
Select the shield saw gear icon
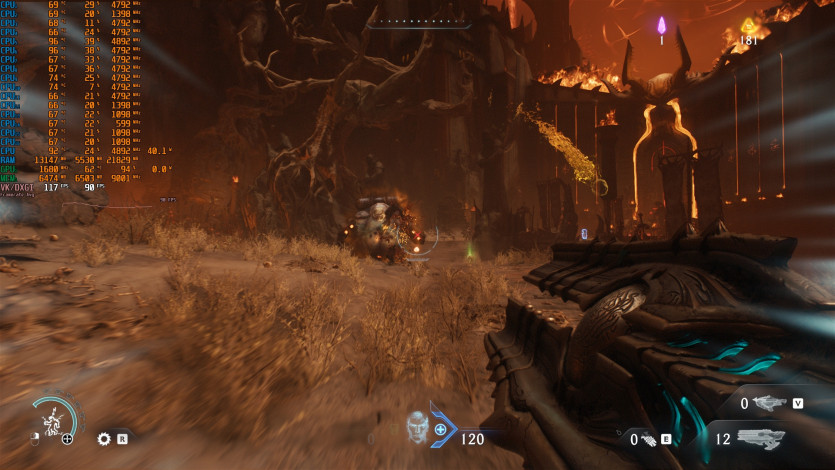pyautogui.click(x=103, y=438)
